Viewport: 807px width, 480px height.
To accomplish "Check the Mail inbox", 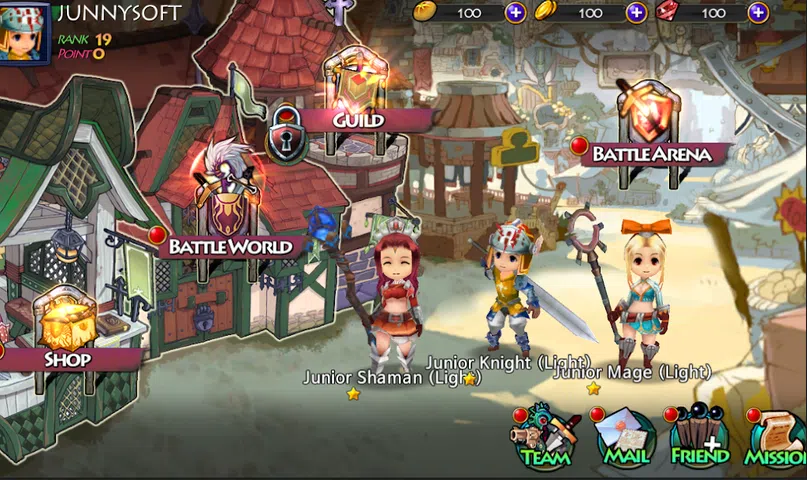I will (625, 440).
